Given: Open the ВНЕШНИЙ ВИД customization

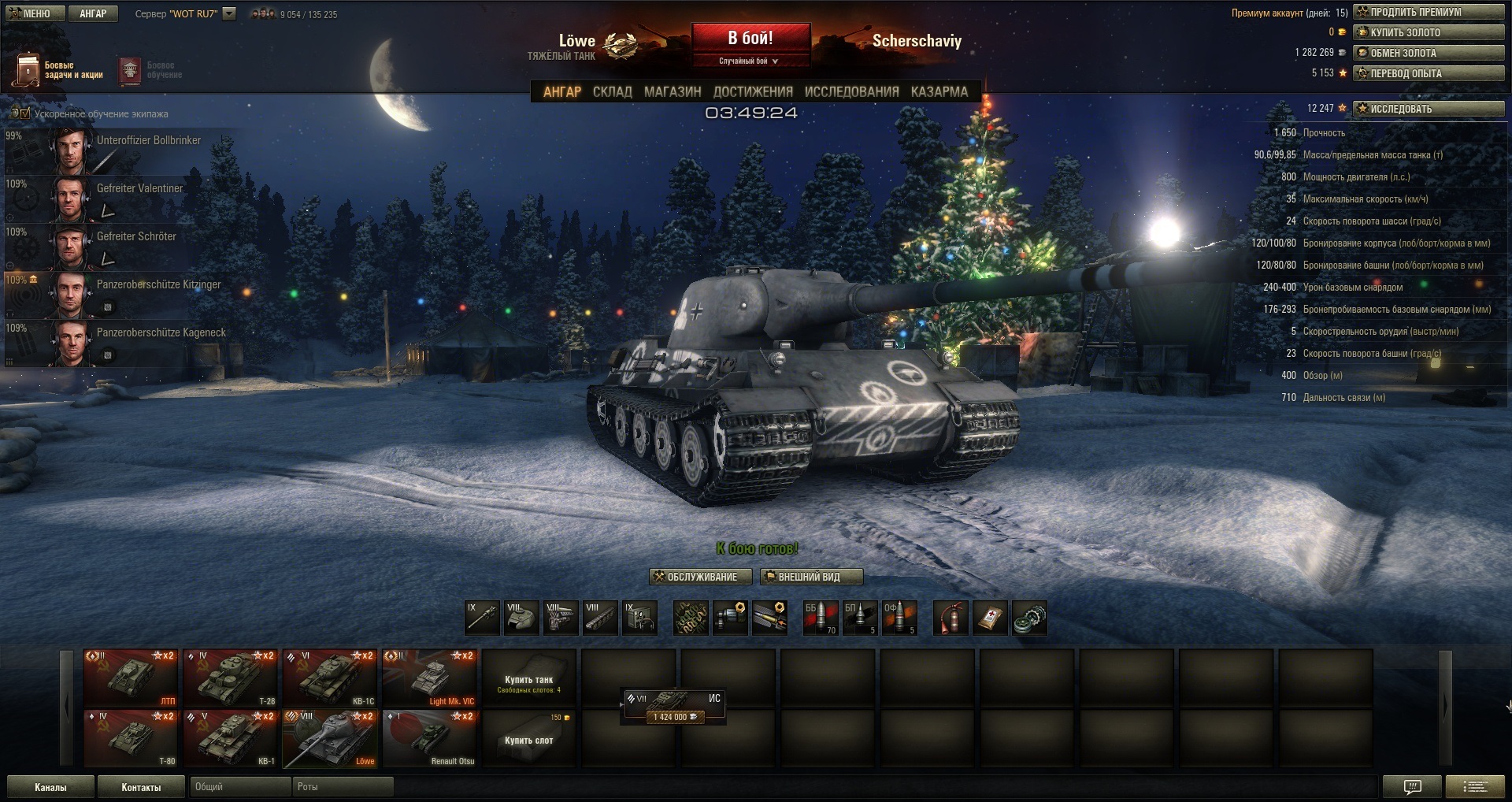Looking at the screenshot, I should click(811, 577).
